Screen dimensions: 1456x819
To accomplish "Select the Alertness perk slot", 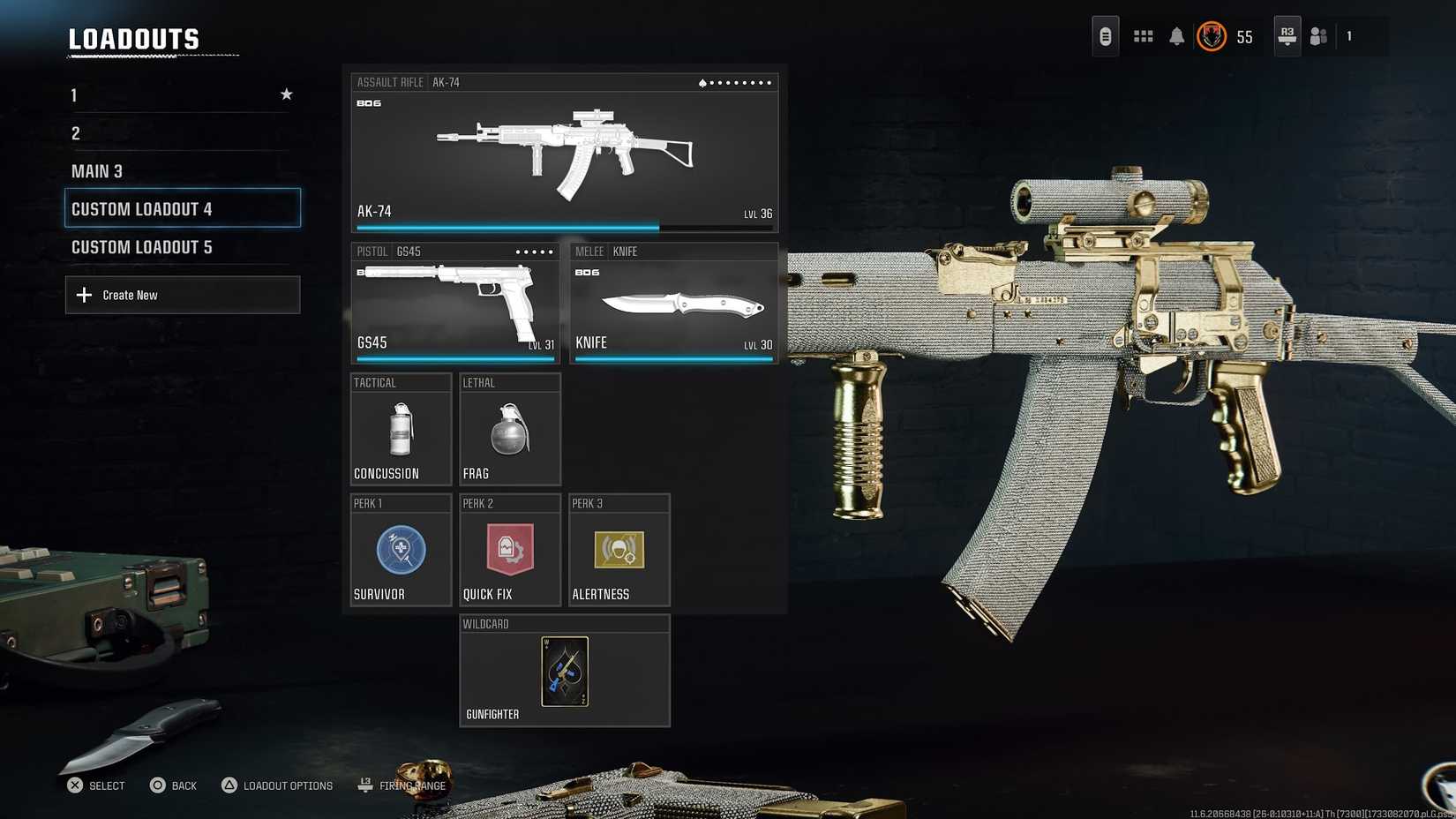I will tap(619, 550).
